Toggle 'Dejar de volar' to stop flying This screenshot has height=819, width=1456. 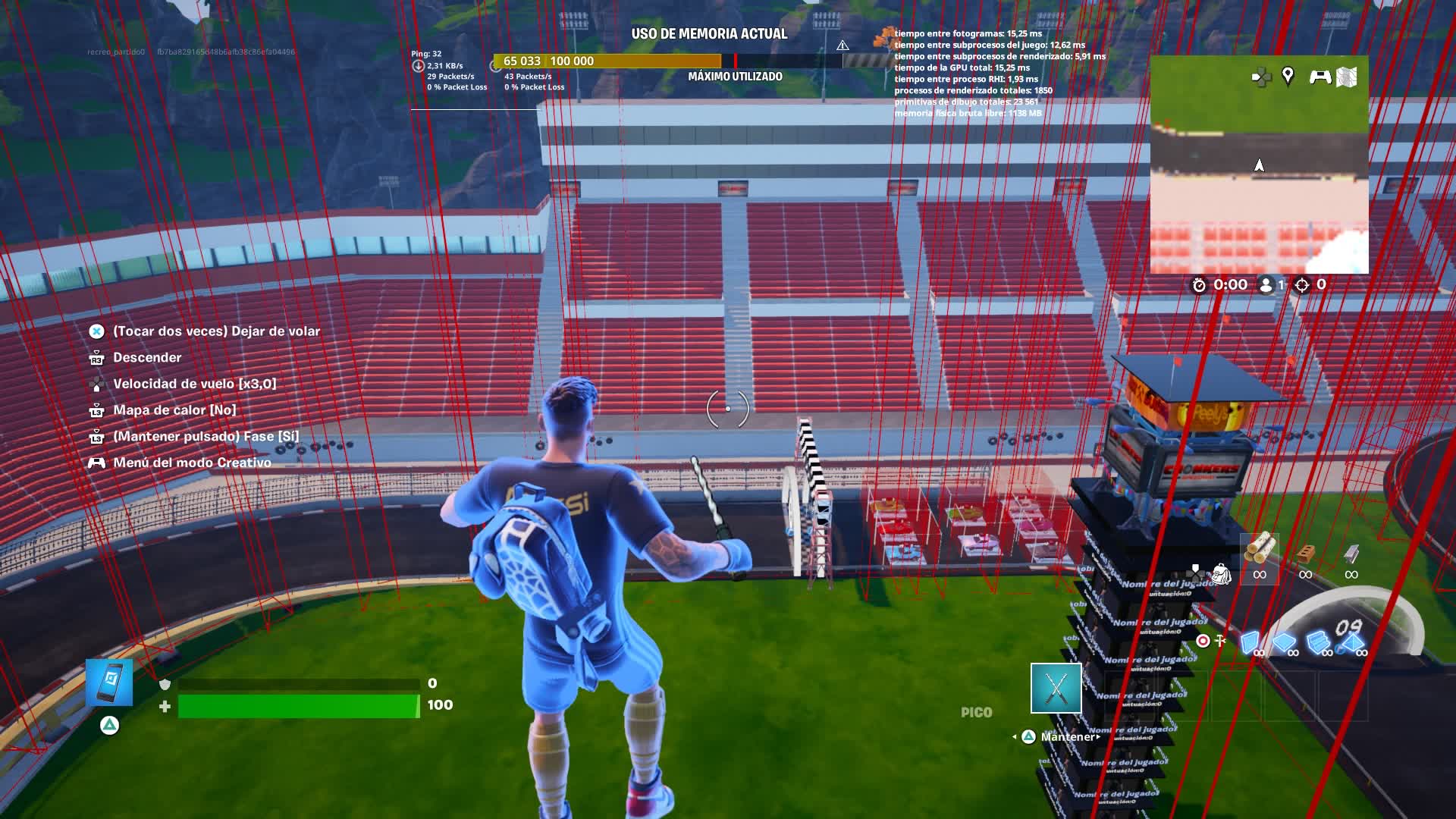pos(215,331)
